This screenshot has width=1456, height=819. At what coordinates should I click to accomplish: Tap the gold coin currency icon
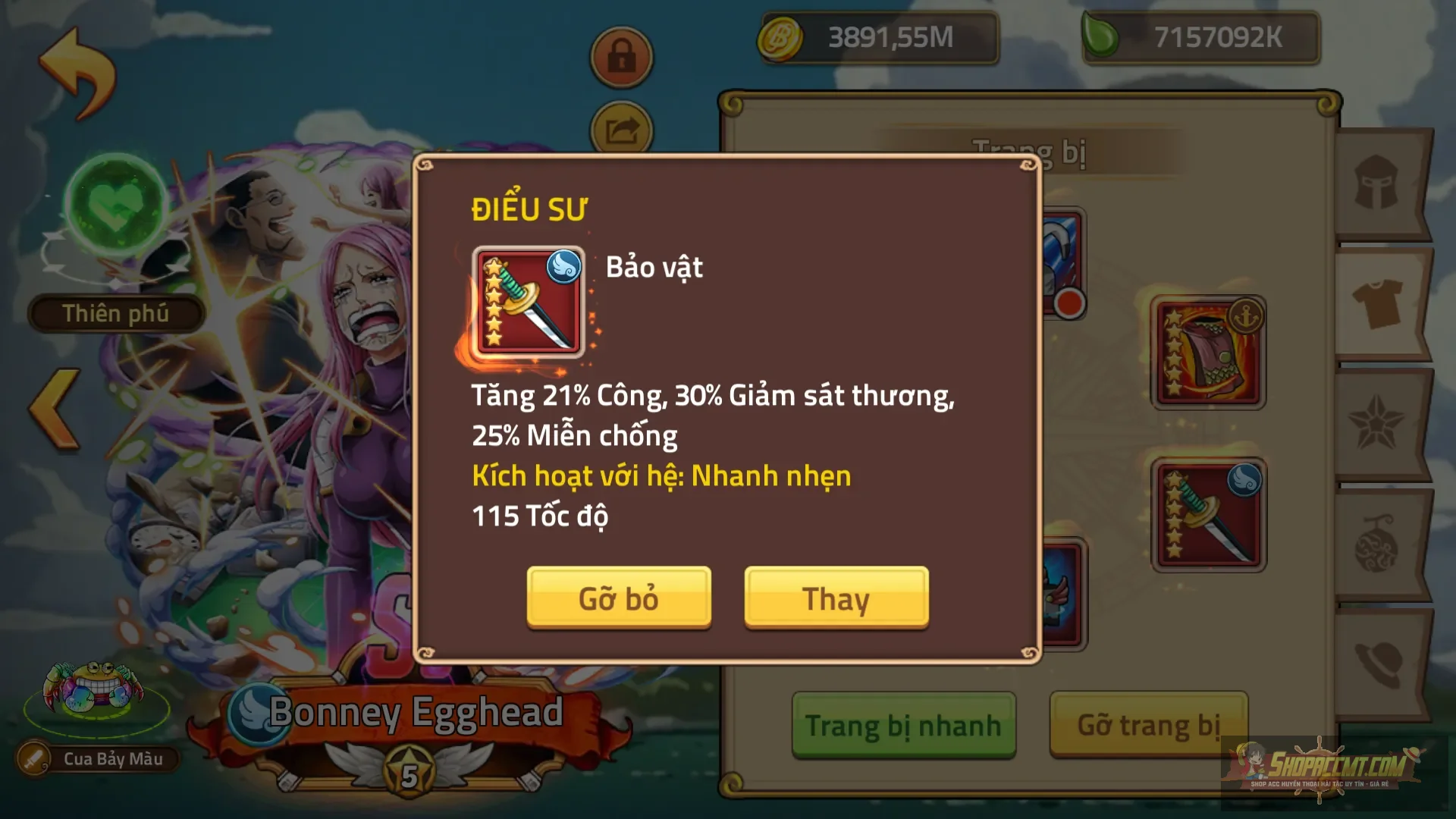(x=781, y=36)
